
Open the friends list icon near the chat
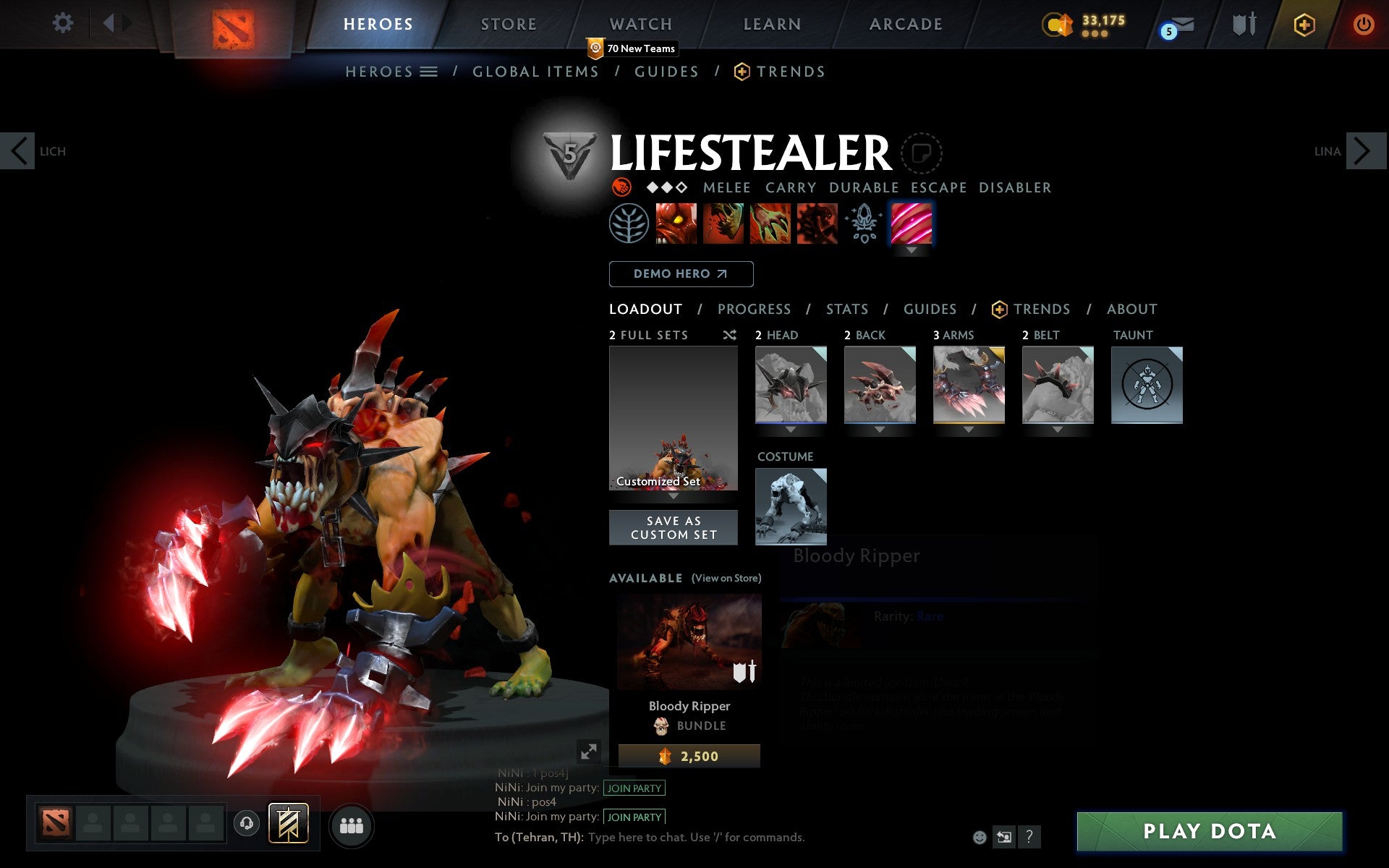click(x=352, y=824)
